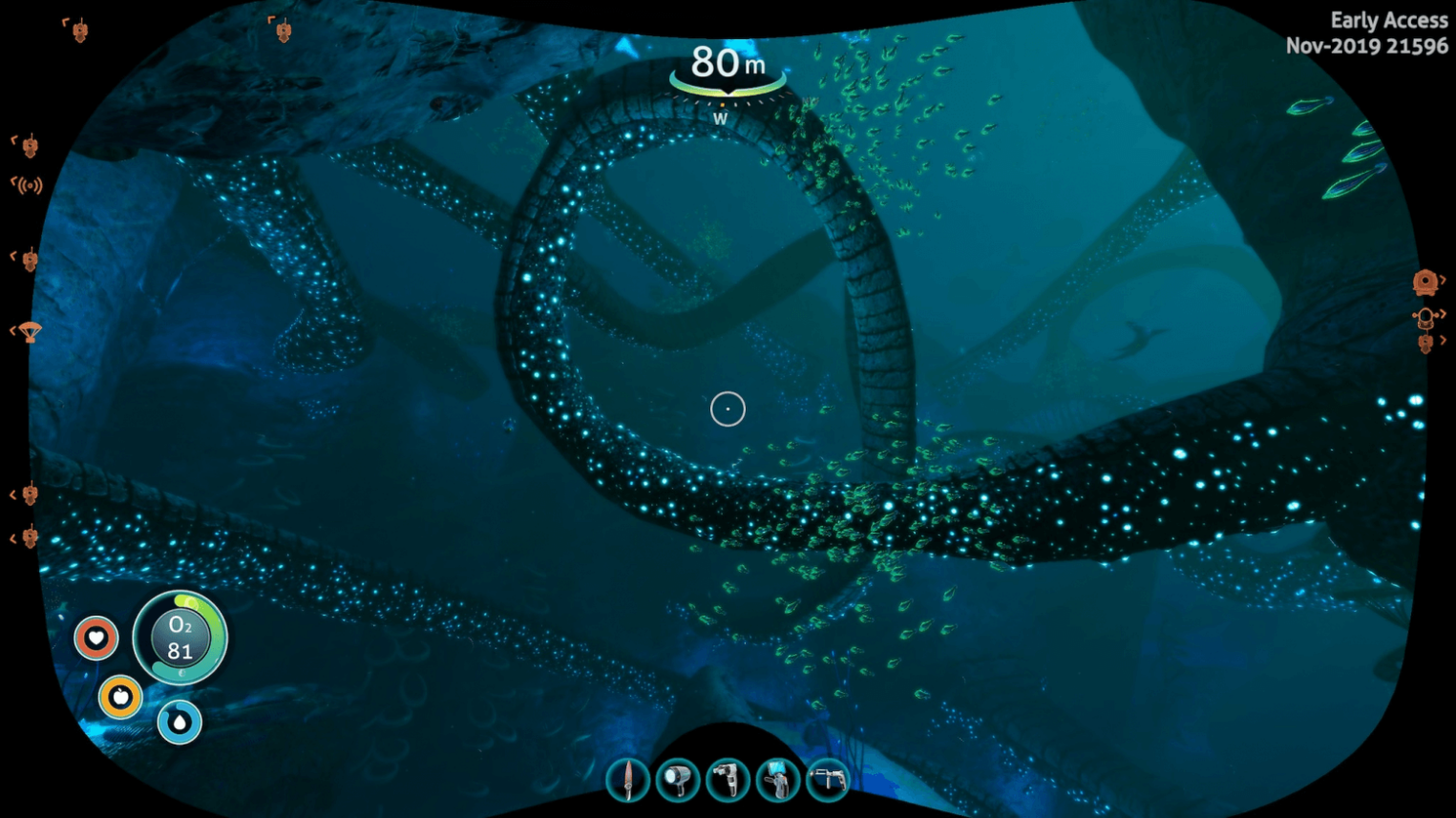The width and height of the screenshot is (1456, 818).
Task: Equip the rightmost hotbar tool
Action: coord(828,780)
